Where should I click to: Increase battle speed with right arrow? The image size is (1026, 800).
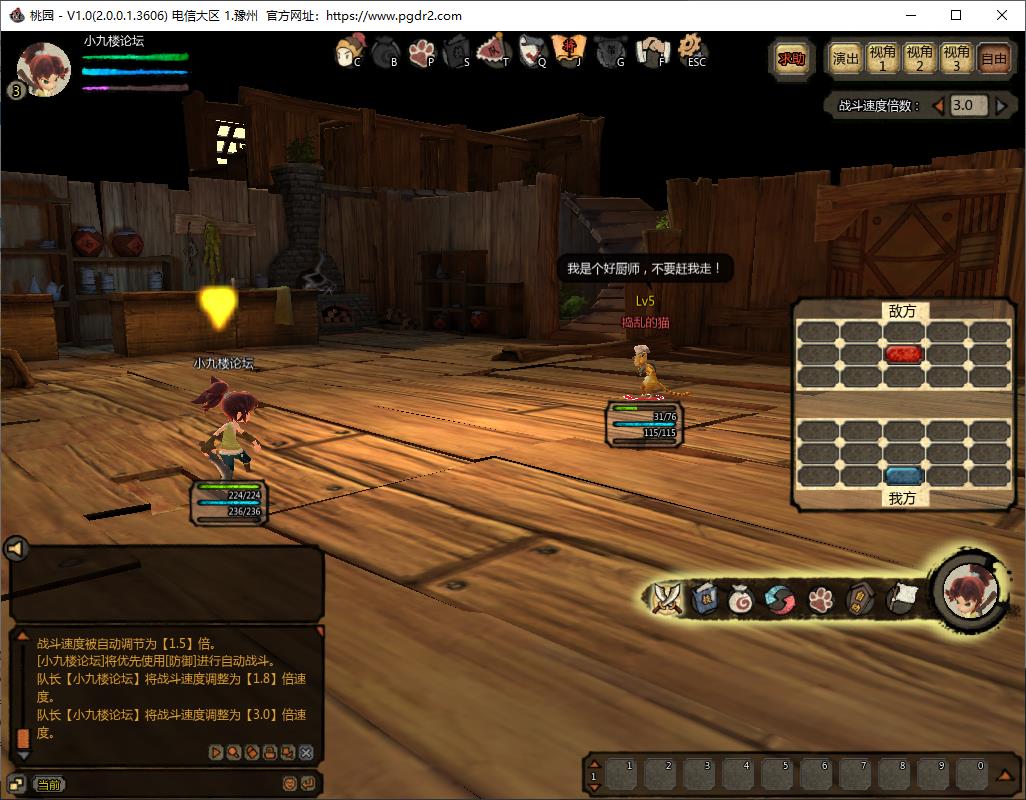pos(1002,106)
